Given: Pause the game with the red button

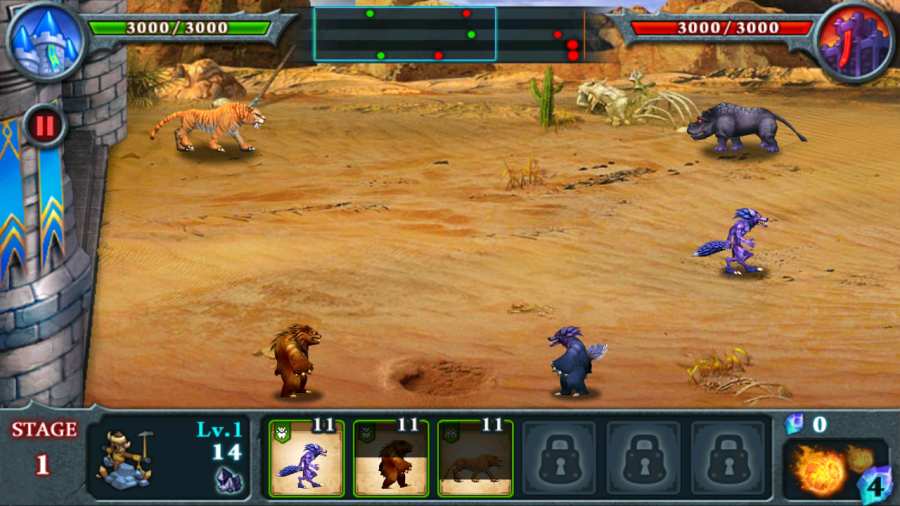Looking at the screenshot, I should tap(44, 126).
